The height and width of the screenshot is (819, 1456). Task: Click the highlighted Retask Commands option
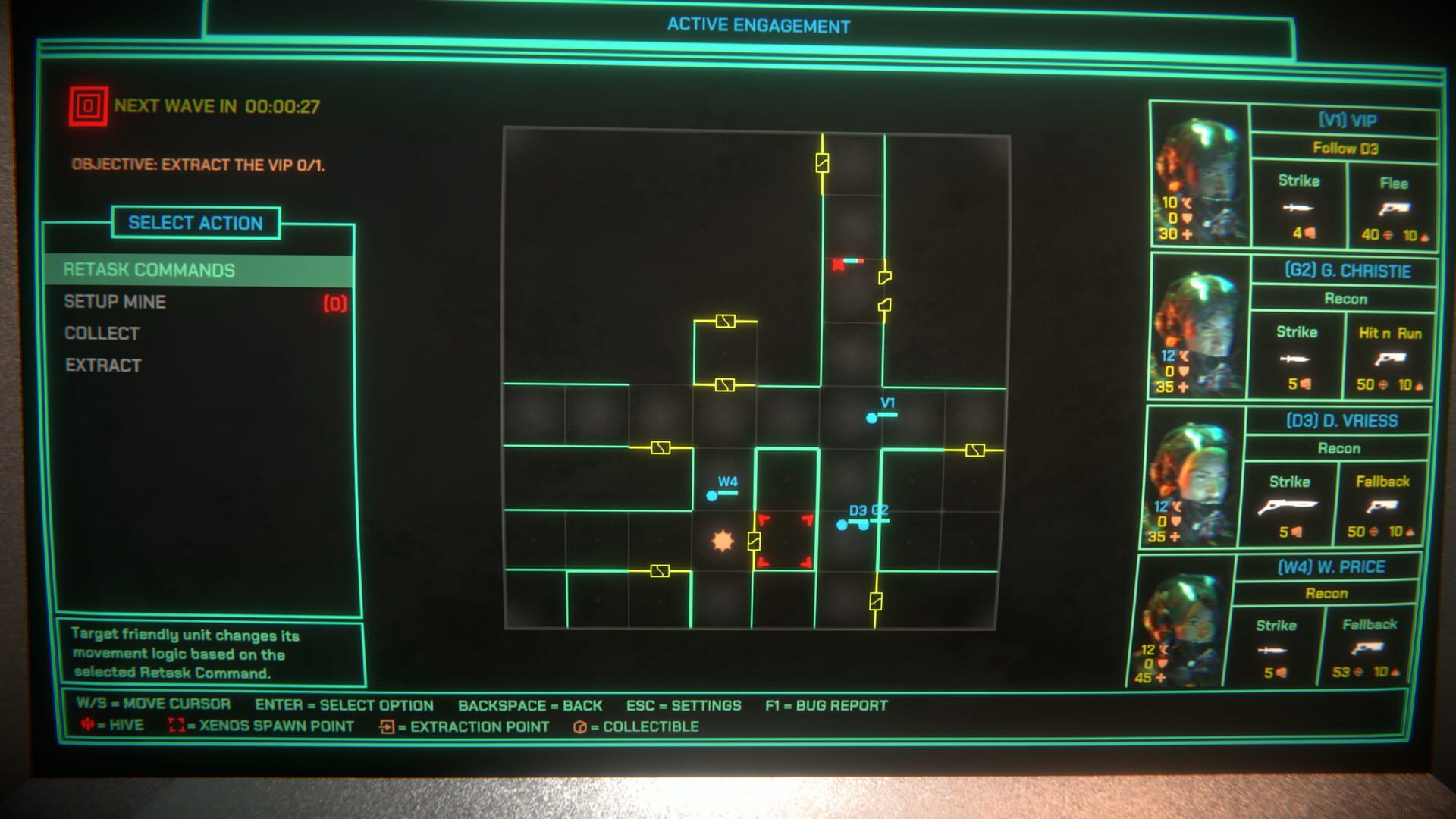click(149, 269)
